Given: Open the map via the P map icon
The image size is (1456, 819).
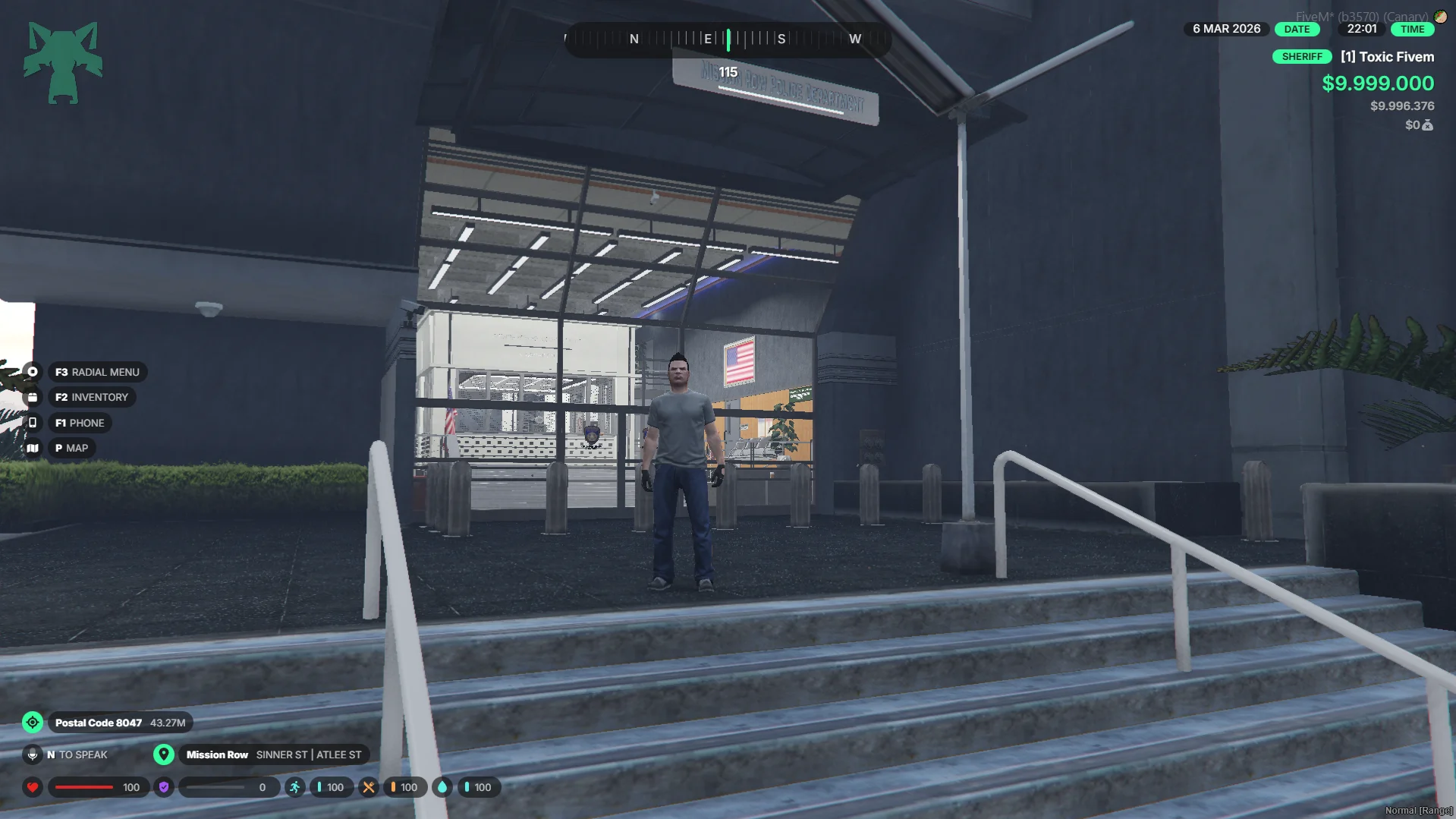Looking at the screenshot, I should point(33,448).
